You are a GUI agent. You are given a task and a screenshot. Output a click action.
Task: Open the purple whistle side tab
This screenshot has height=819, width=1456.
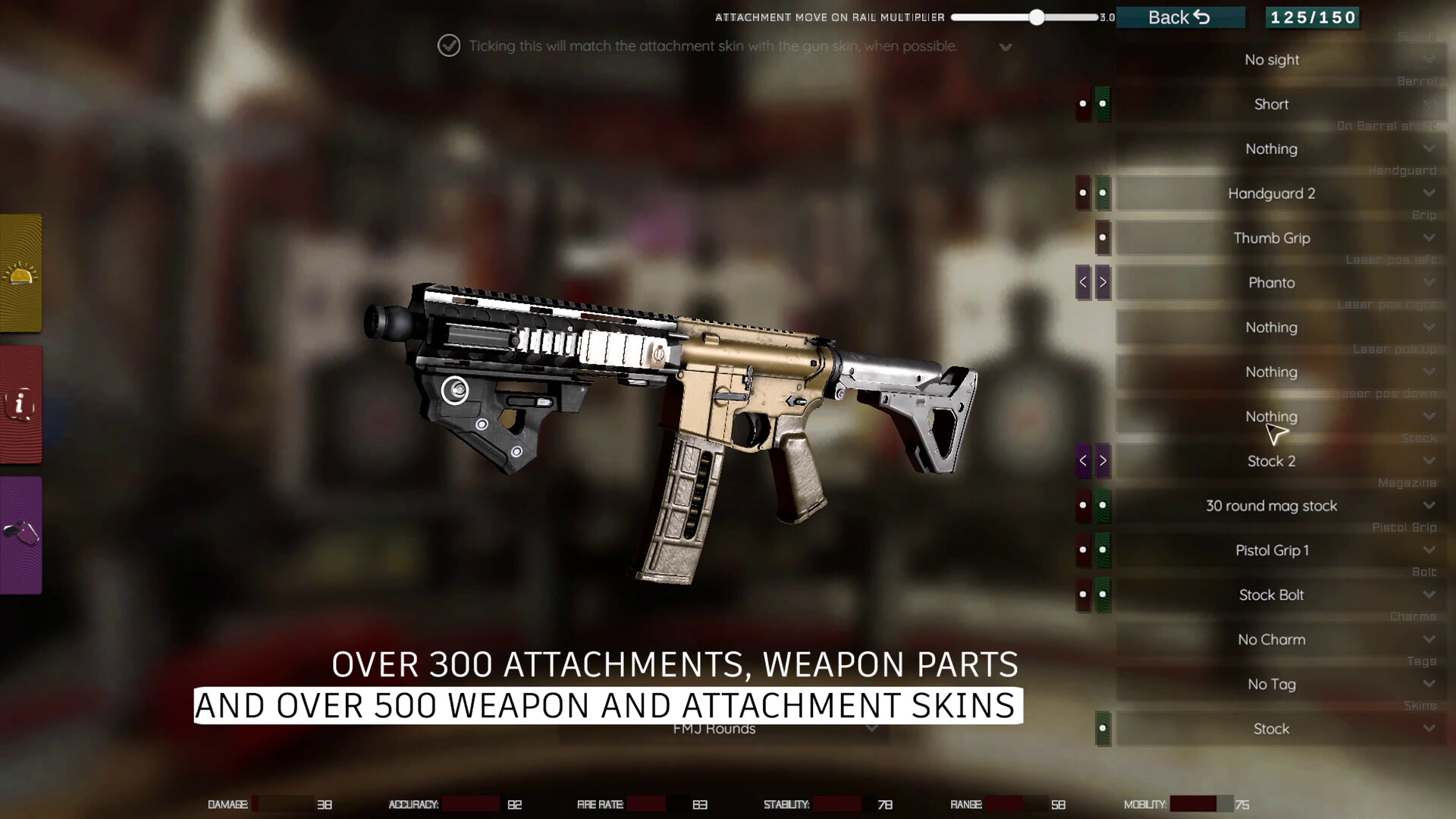[x=21, y=535]
